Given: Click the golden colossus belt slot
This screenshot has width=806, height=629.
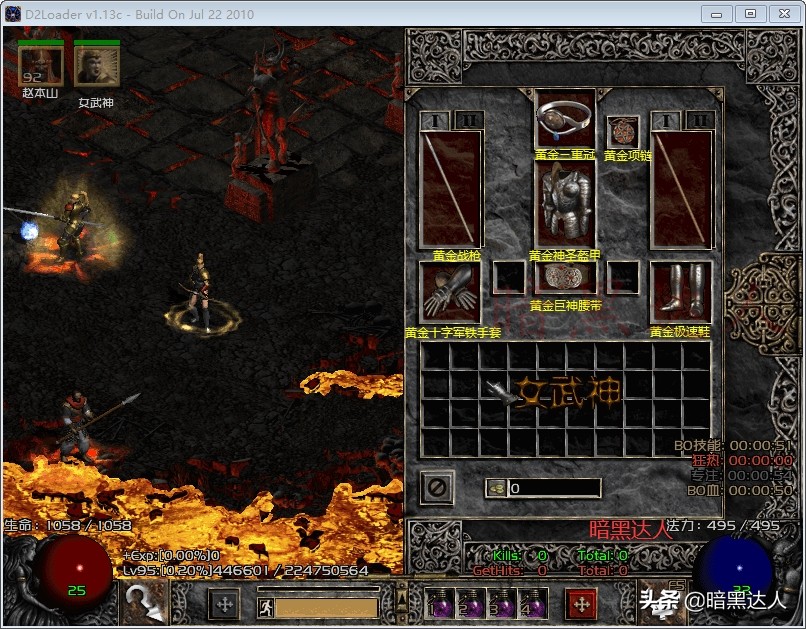Looking at the screenshot, I should point(565,278).
